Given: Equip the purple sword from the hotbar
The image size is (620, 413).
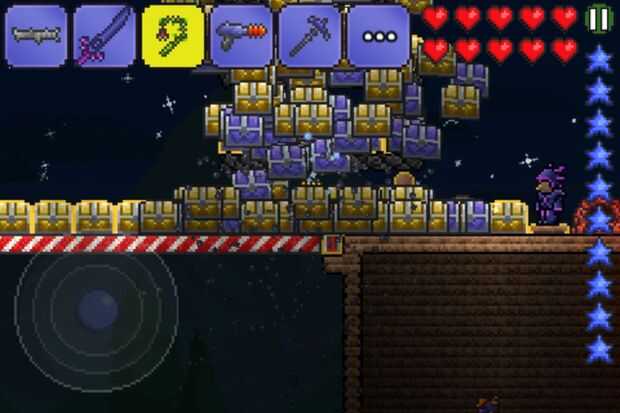Looking at the screenshot, I should tap(104, 36).
